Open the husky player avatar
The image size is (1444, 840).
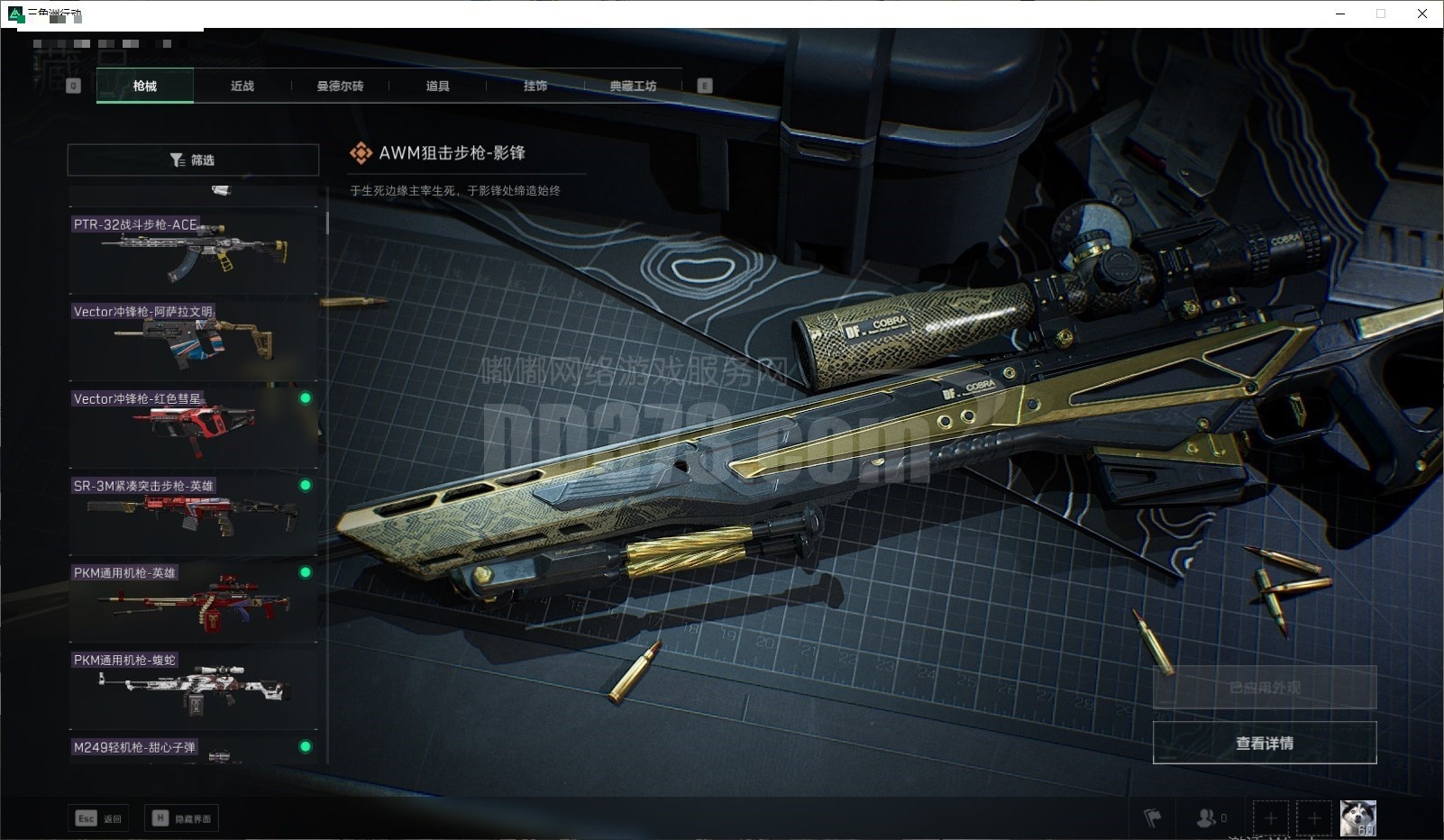point(1357,817)
